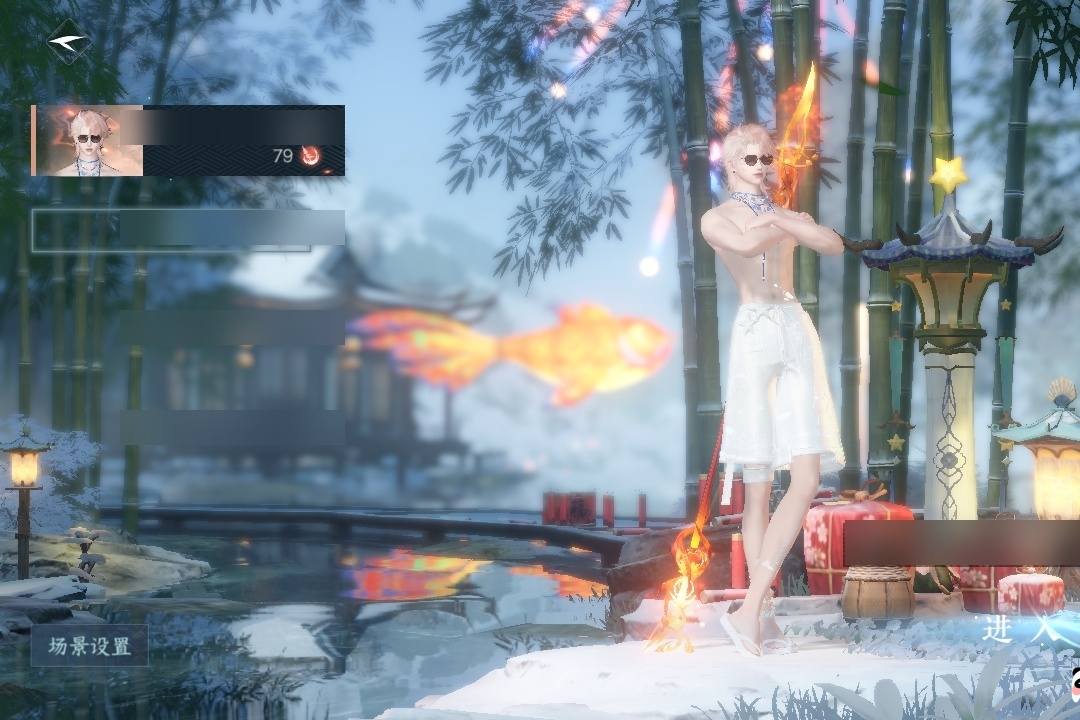Select the level 79 character card

(188, 140)
